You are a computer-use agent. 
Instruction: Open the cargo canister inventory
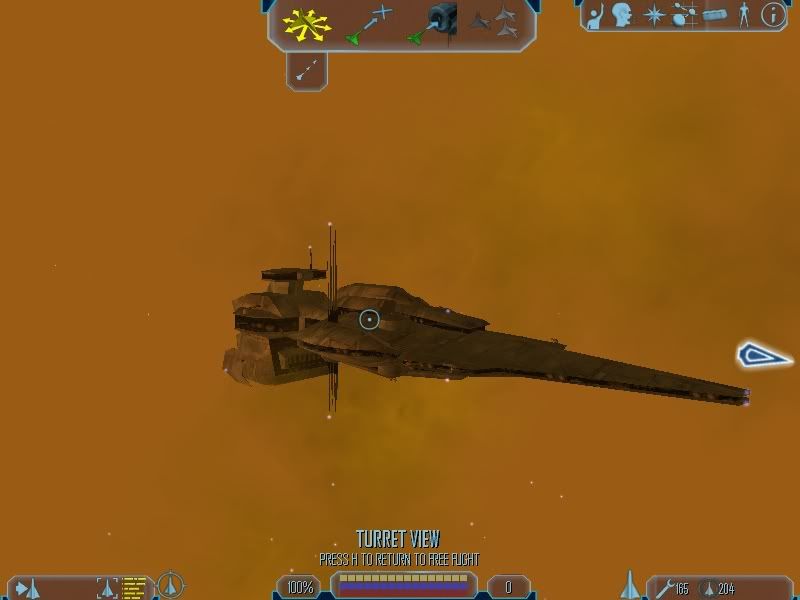coord(713,14)
